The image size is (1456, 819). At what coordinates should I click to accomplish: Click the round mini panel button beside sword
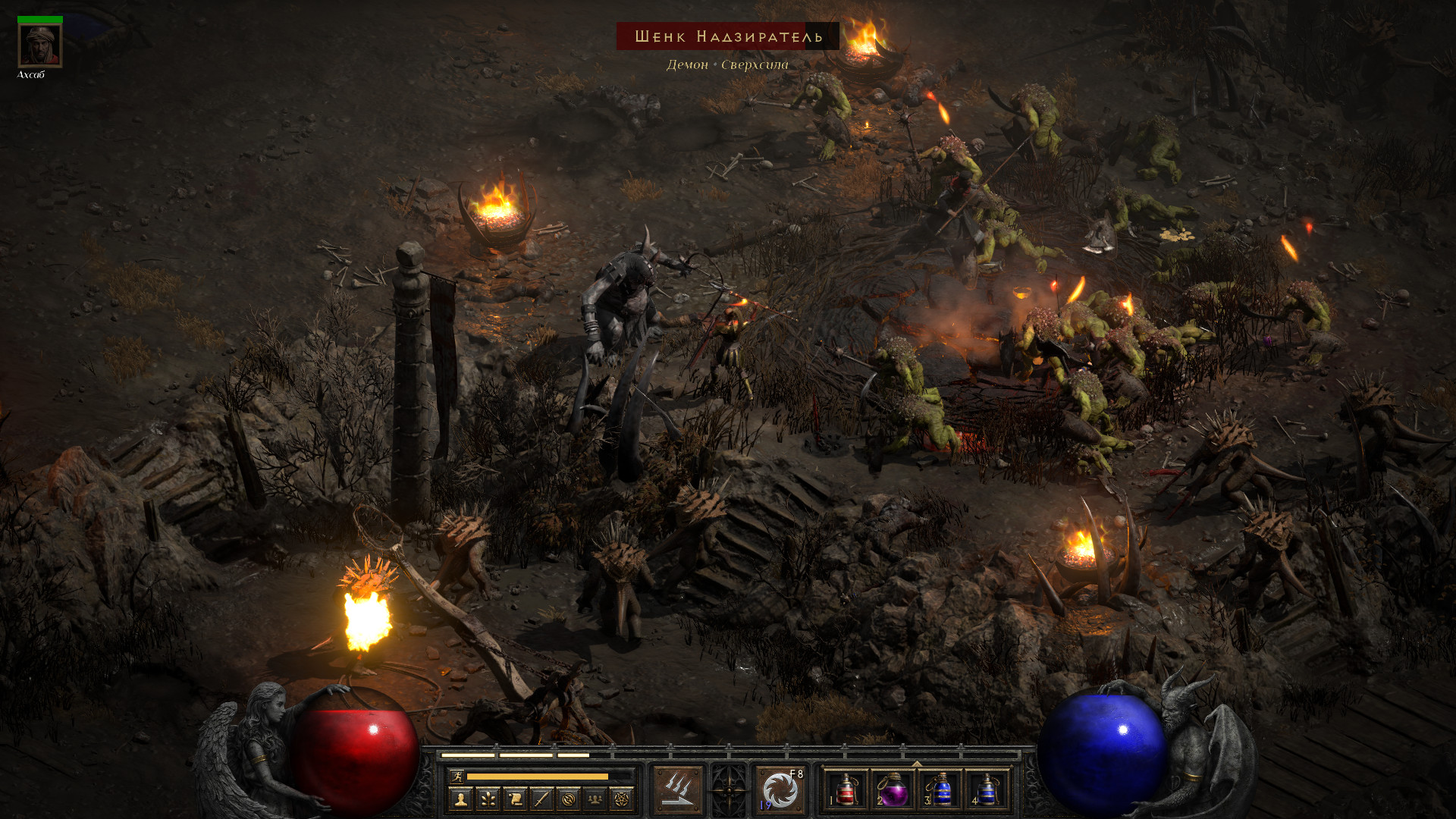tap(569, 799)
